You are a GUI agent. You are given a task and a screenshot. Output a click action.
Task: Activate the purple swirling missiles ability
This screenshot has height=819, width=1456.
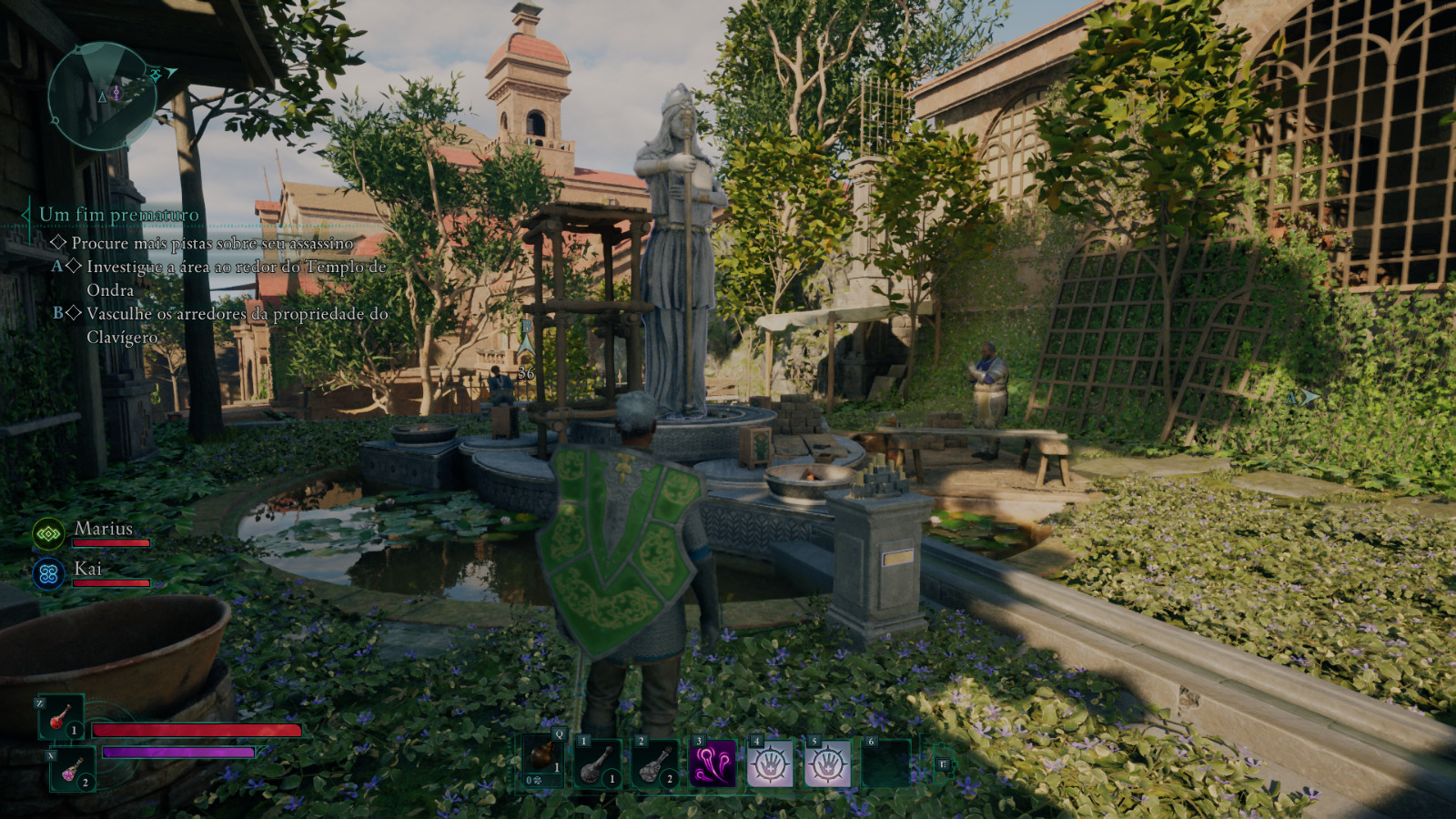coord(713,763)
